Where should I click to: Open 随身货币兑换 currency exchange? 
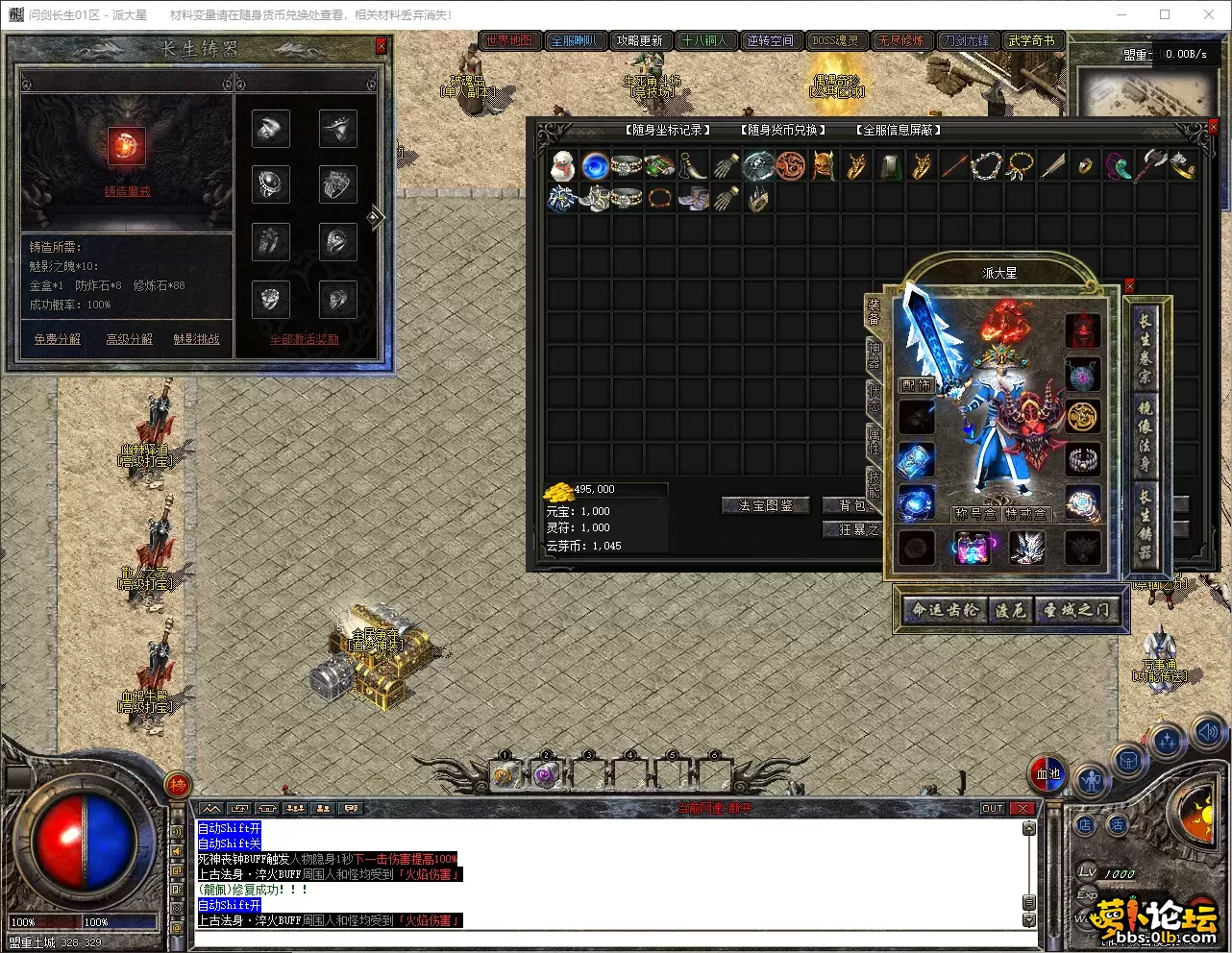click(783, 130)
